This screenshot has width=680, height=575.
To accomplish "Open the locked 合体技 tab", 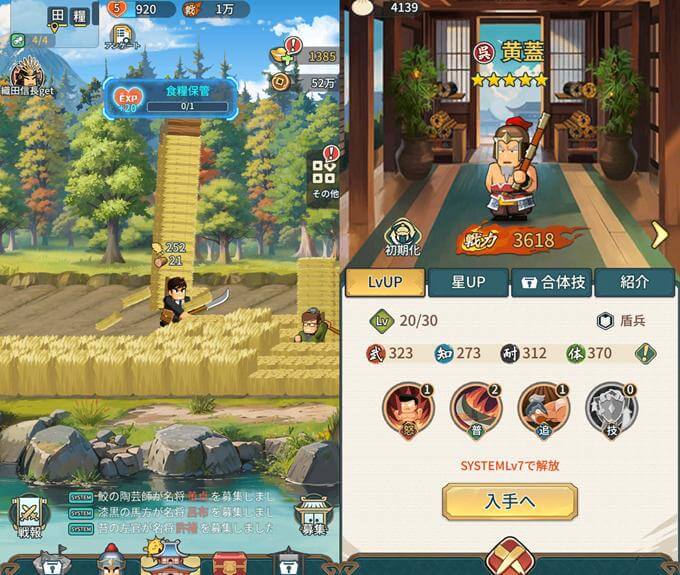I will [551, 283].
